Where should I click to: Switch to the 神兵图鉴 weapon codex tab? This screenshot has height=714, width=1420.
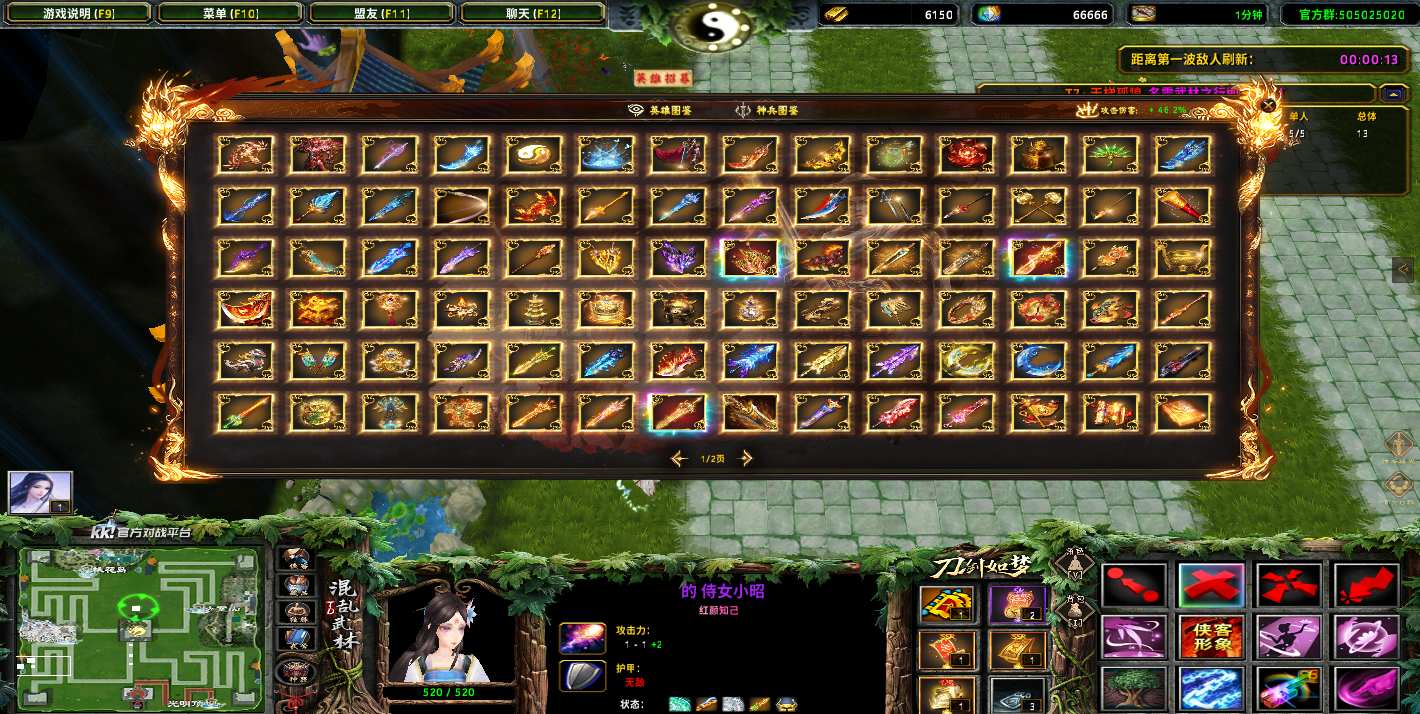click(767, 111)
